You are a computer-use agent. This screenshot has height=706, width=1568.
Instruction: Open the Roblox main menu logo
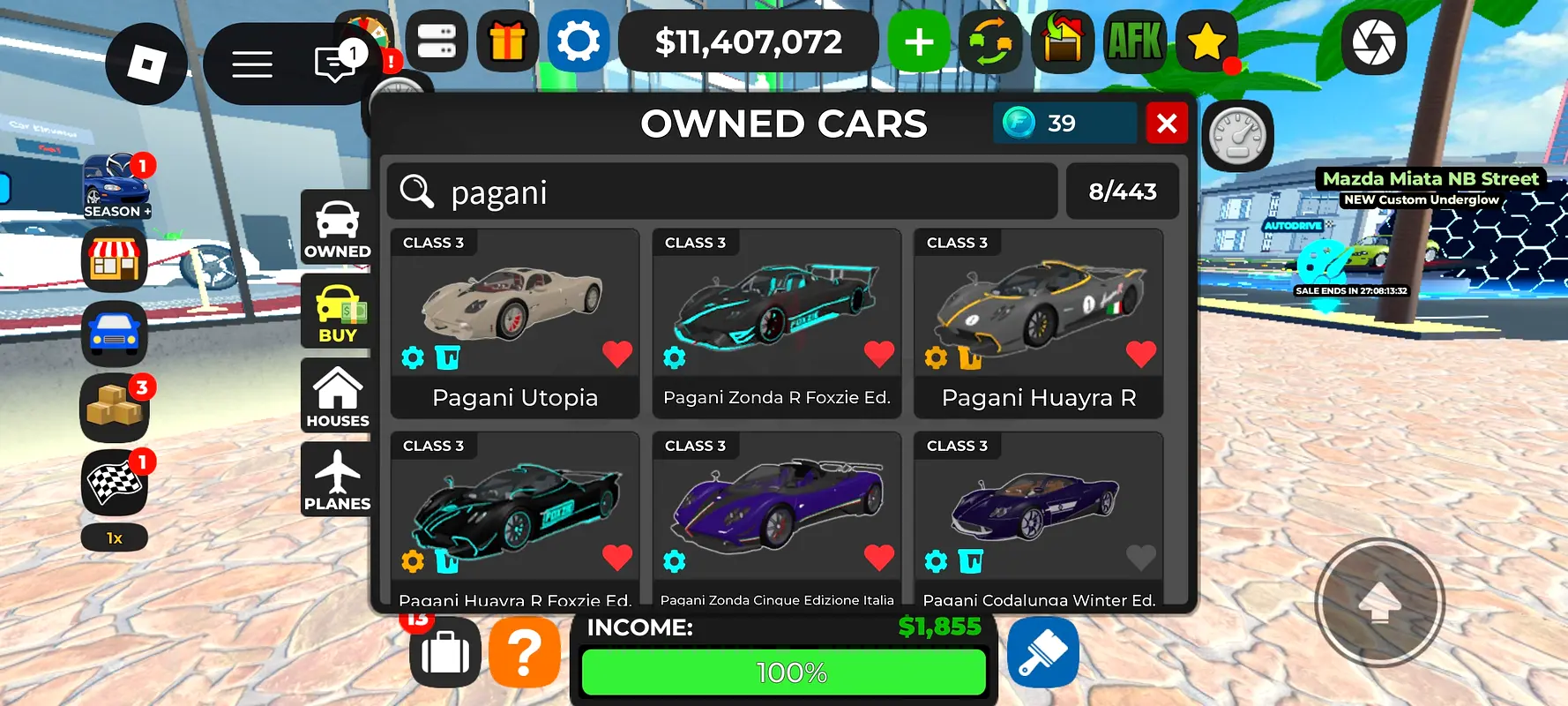tap(146, 64)
